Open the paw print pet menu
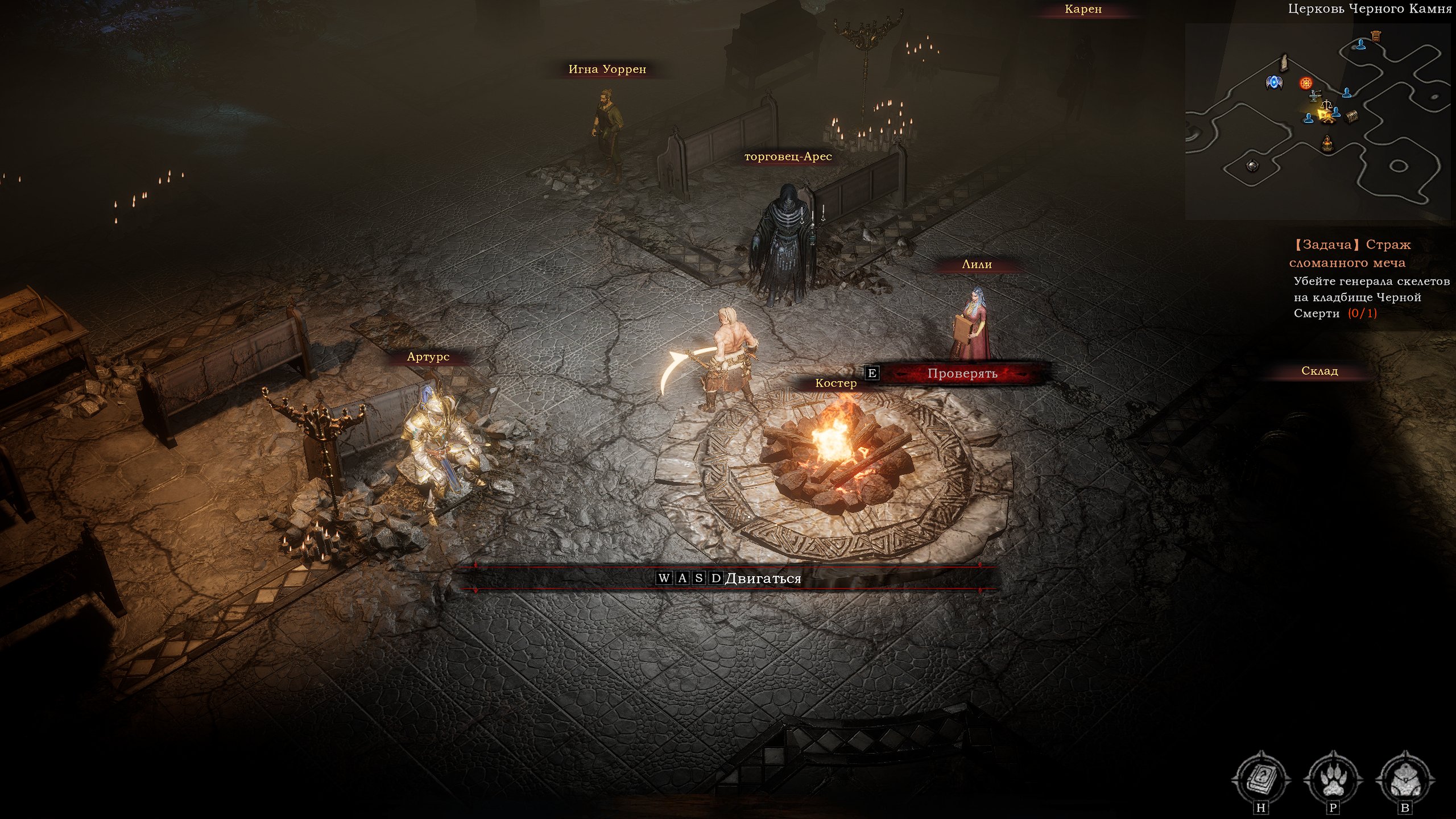This screenshot has height=819, width=1456. [1333, 778]
